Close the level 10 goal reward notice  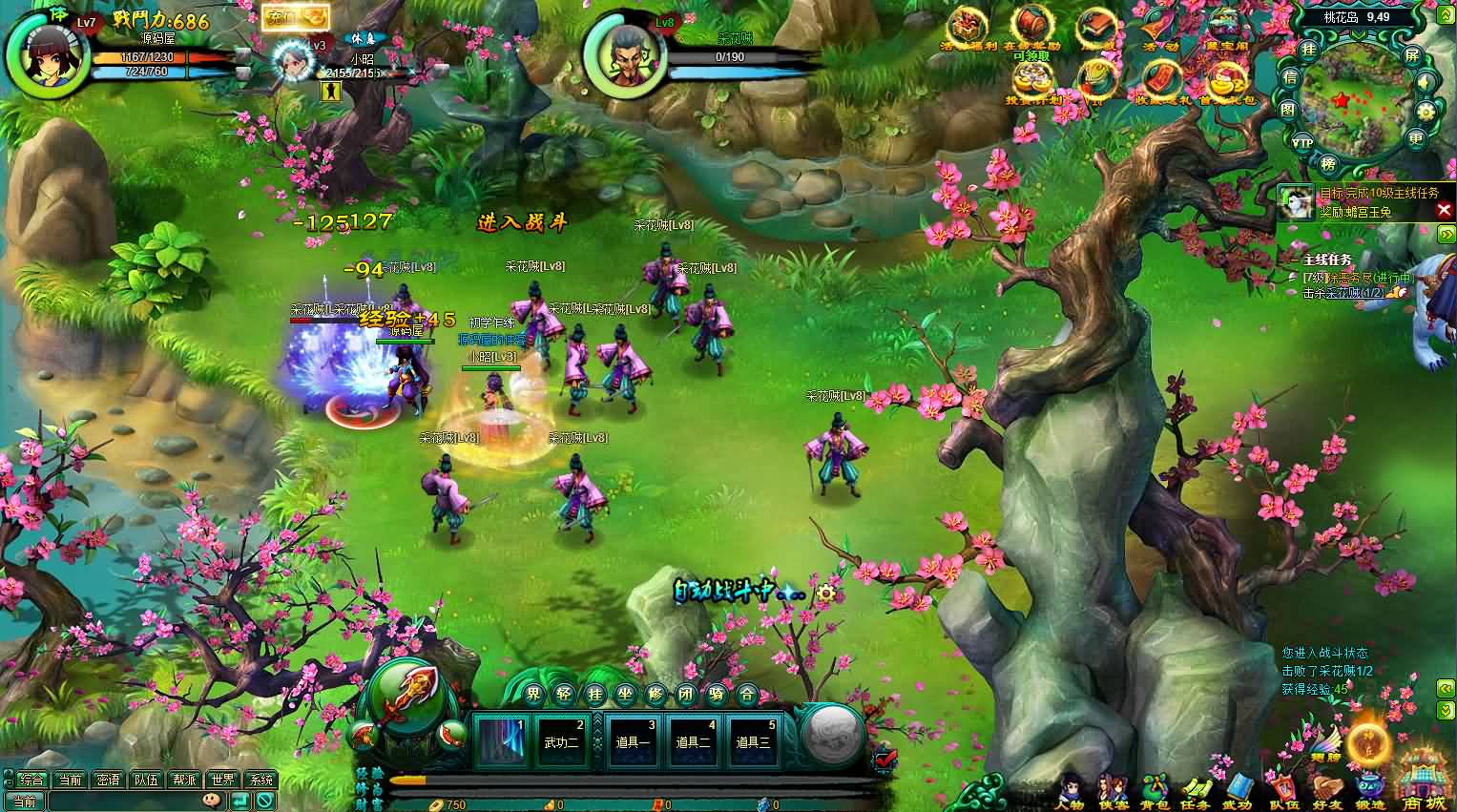tap(1444, 210)
